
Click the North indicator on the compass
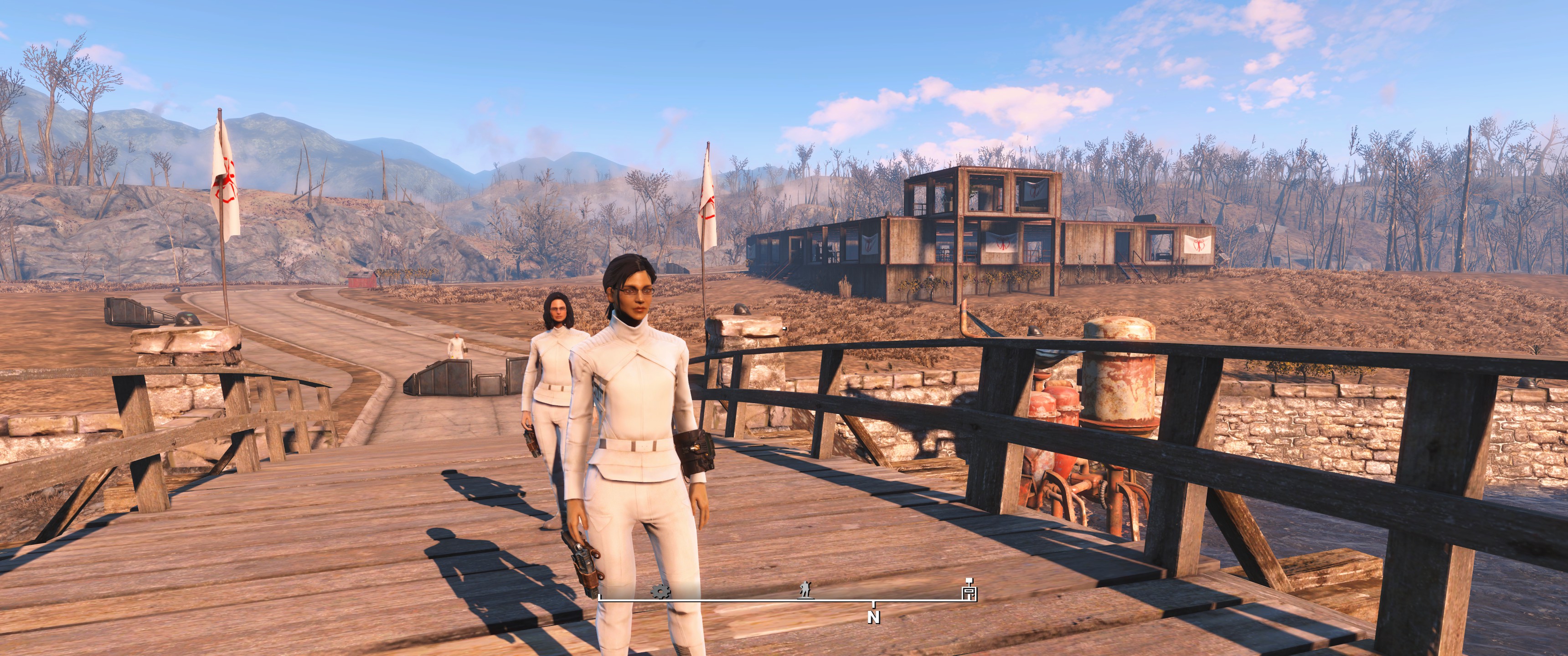point(873,617)
